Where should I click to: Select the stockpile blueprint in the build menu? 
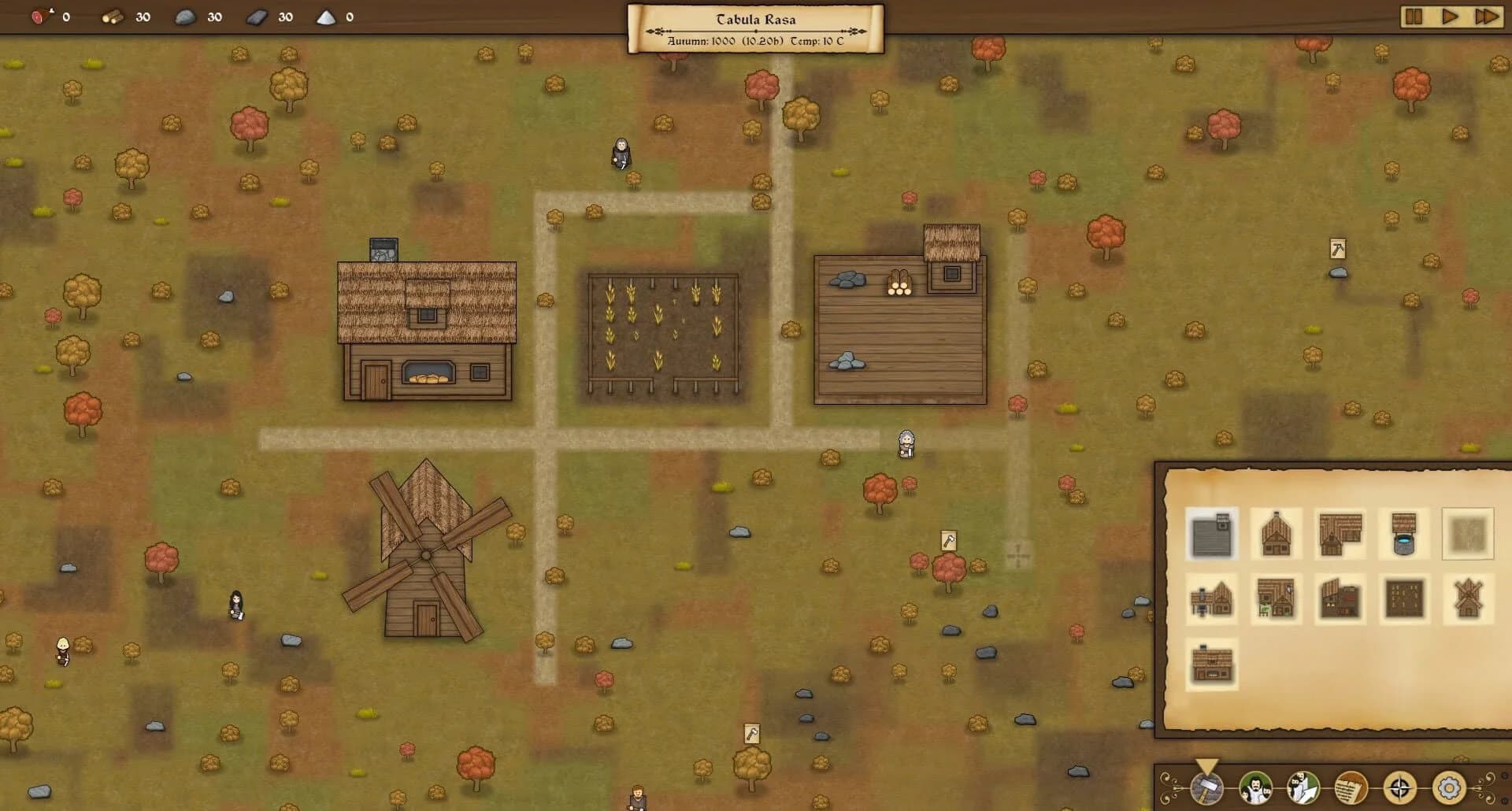click(x=1212, y=533)
